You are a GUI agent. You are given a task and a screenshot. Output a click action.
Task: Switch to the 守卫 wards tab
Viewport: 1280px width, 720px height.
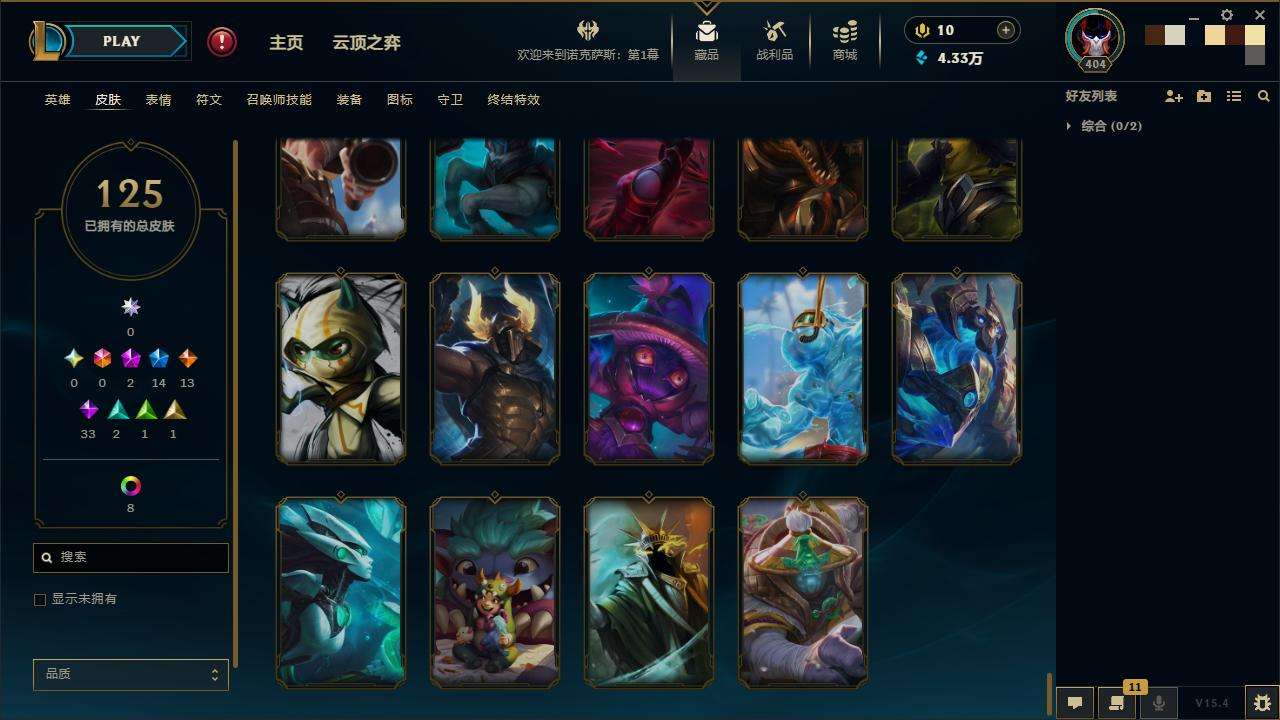pyautogui.click(x=450, y=100)
